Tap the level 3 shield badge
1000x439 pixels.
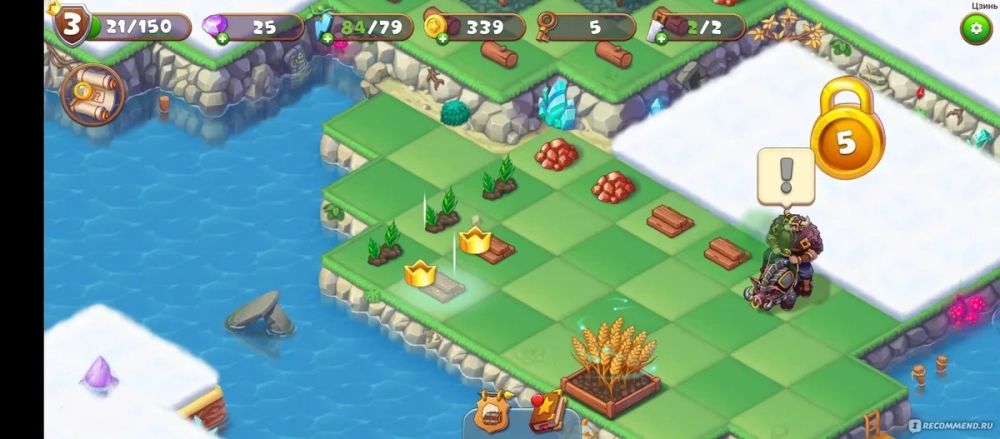(x=70, y=26)
